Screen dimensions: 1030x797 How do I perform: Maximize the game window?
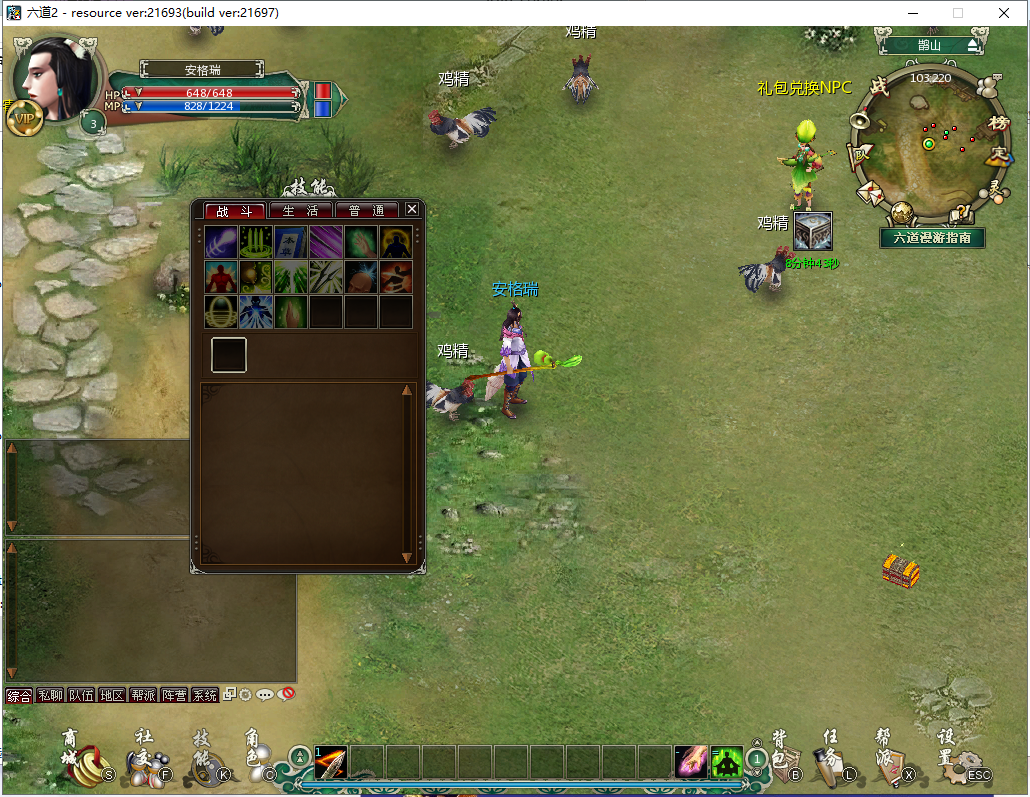[x=957, y=13]
